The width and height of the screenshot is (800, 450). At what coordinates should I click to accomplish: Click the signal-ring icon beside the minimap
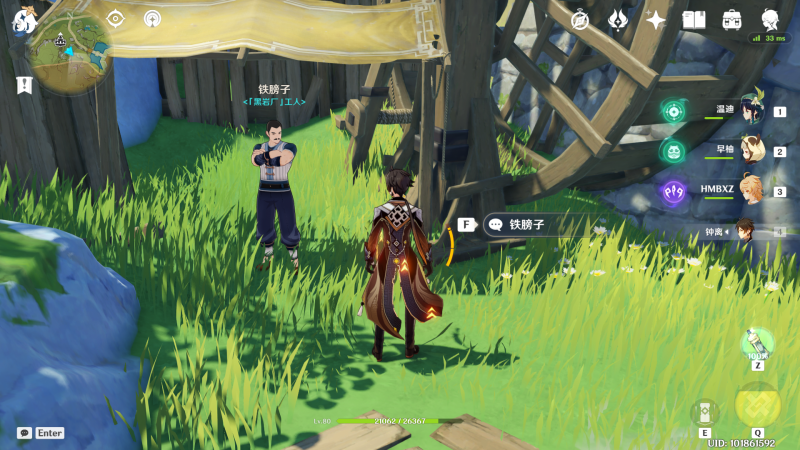pos(152,18)
